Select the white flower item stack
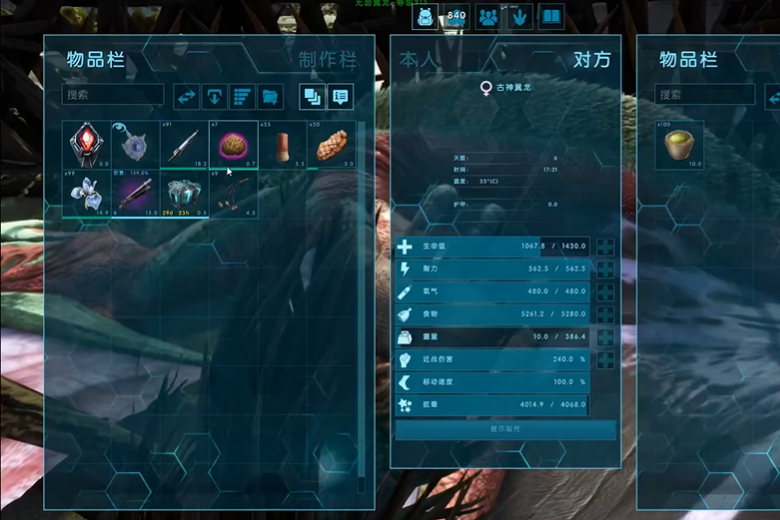780x520 pixels. click(86, 193)
